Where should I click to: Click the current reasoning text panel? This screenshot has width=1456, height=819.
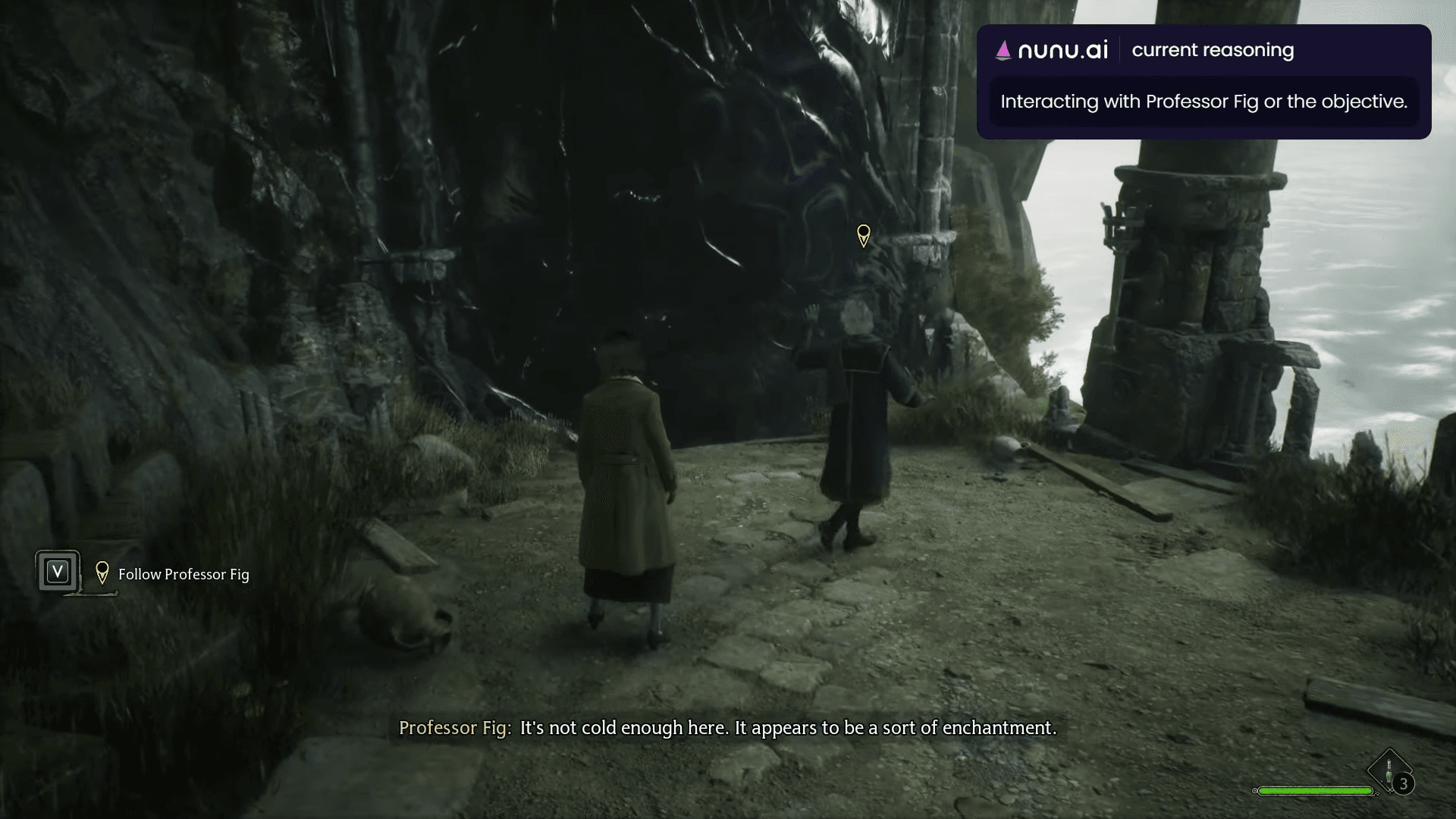click(x=1203, y=102)
